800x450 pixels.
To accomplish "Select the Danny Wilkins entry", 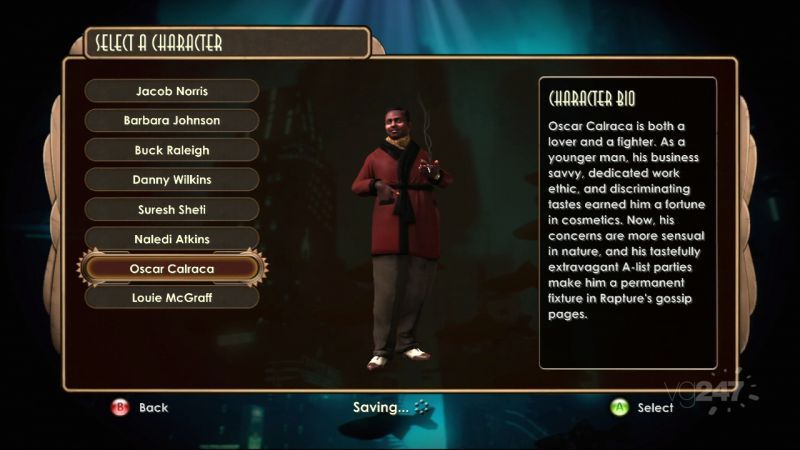I will (171, 181).
